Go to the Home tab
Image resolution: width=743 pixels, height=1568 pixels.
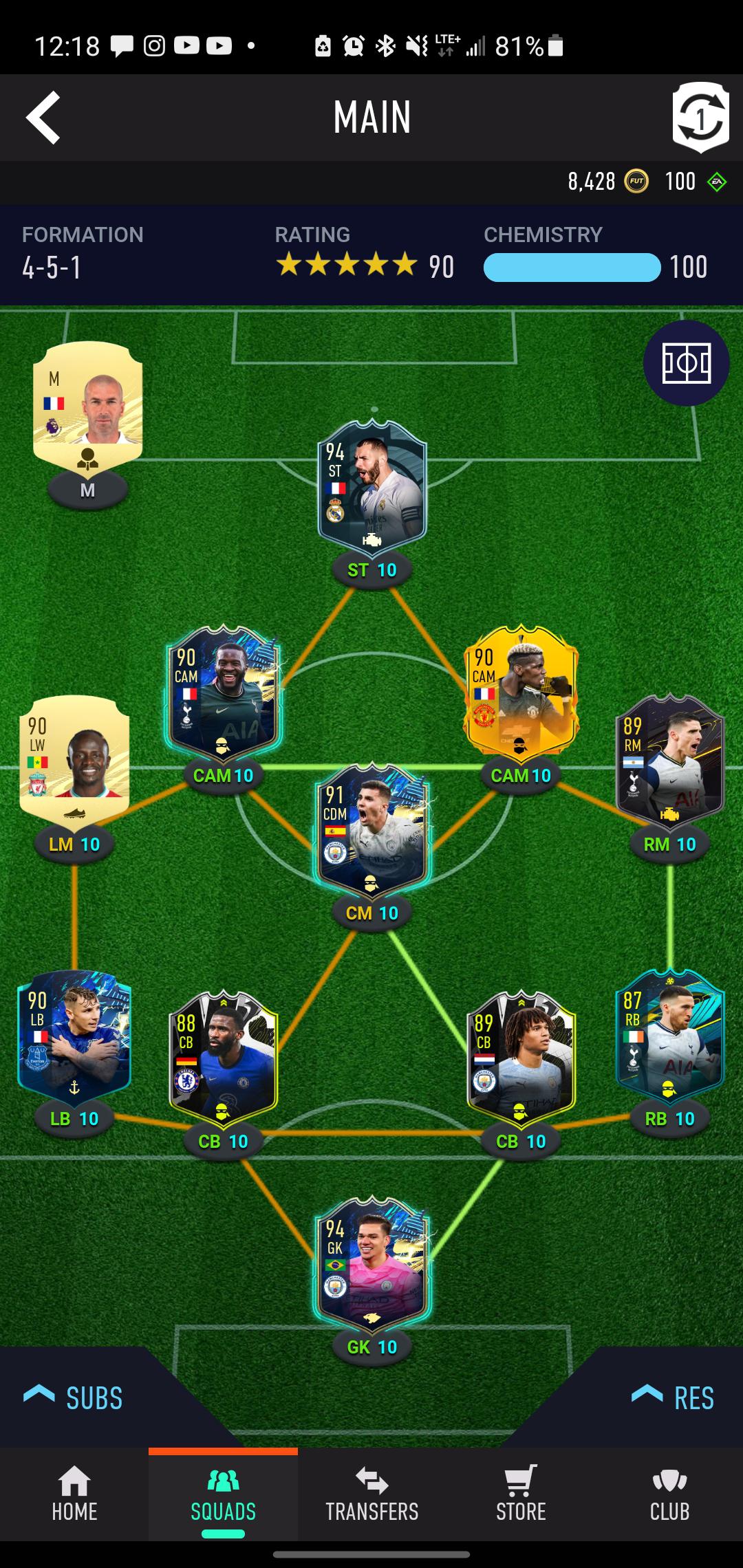(x=74, y=1494)
